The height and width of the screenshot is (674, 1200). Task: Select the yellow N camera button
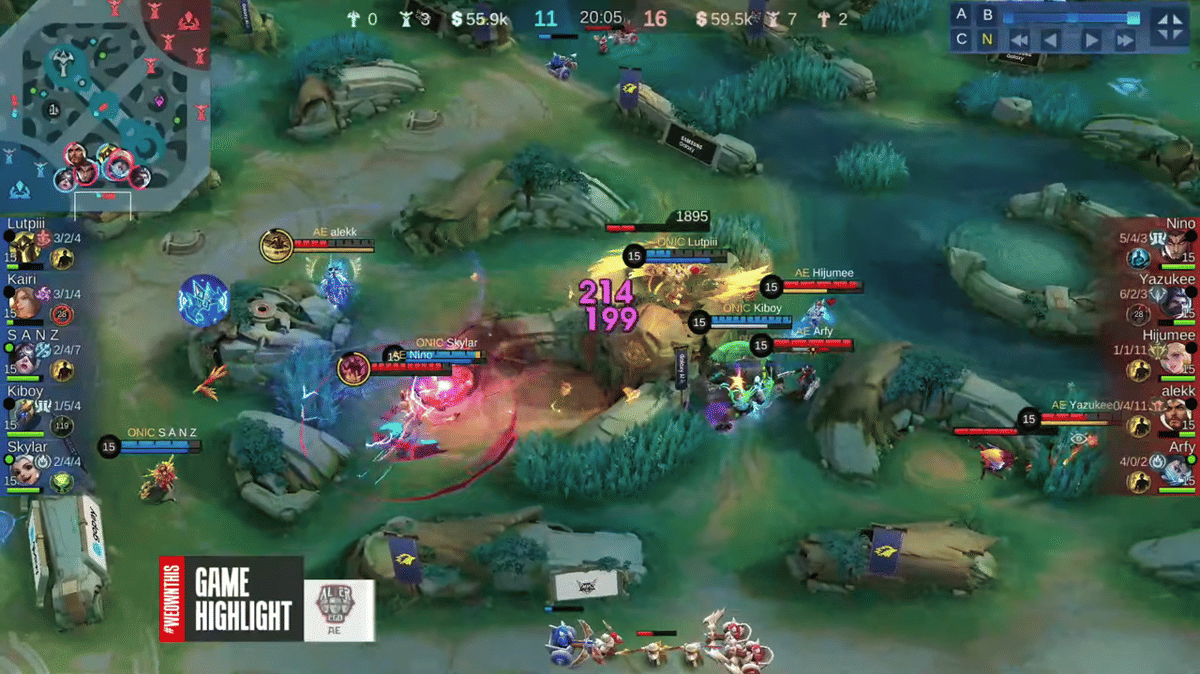[988, 40]
